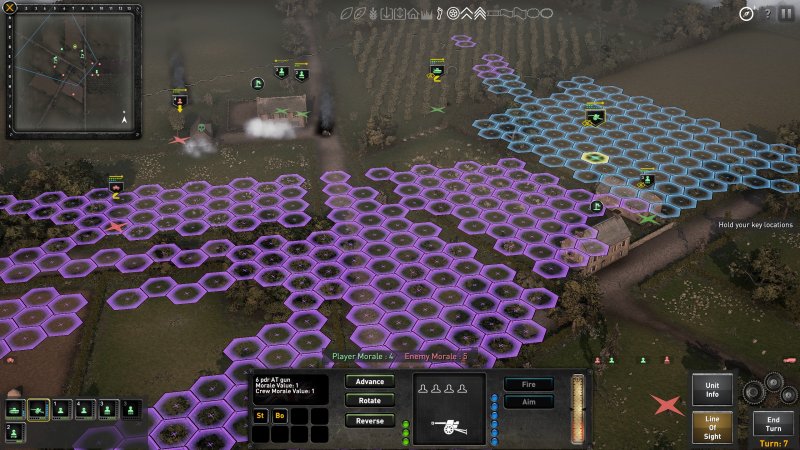Image resolution: width=800 pixels, height=450 pixels.
Task: Select the Rotate command
Action: 369,400
